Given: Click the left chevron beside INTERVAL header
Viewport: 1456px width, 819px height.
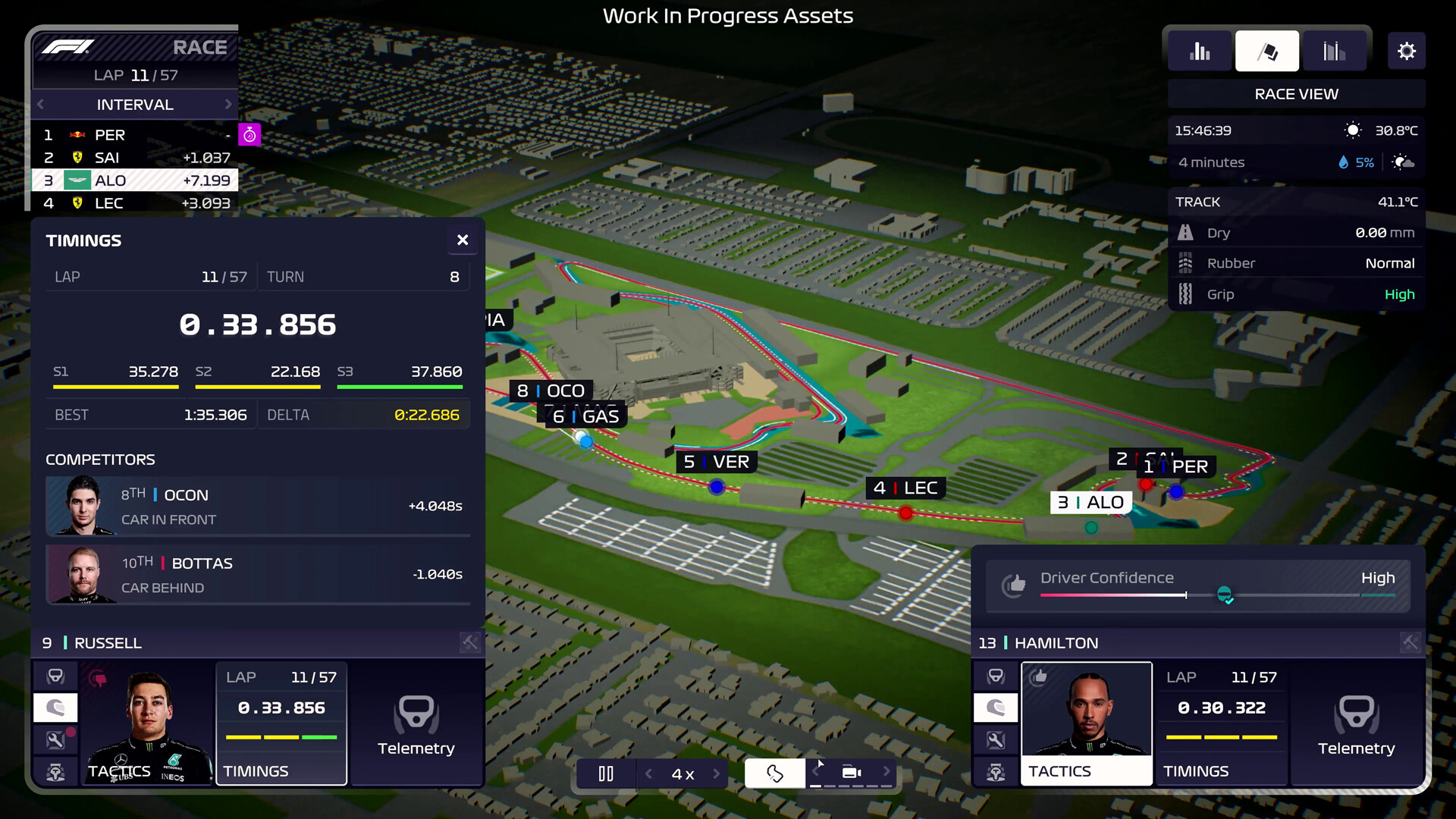Looking at the screenshot, I should coord(40,104).
